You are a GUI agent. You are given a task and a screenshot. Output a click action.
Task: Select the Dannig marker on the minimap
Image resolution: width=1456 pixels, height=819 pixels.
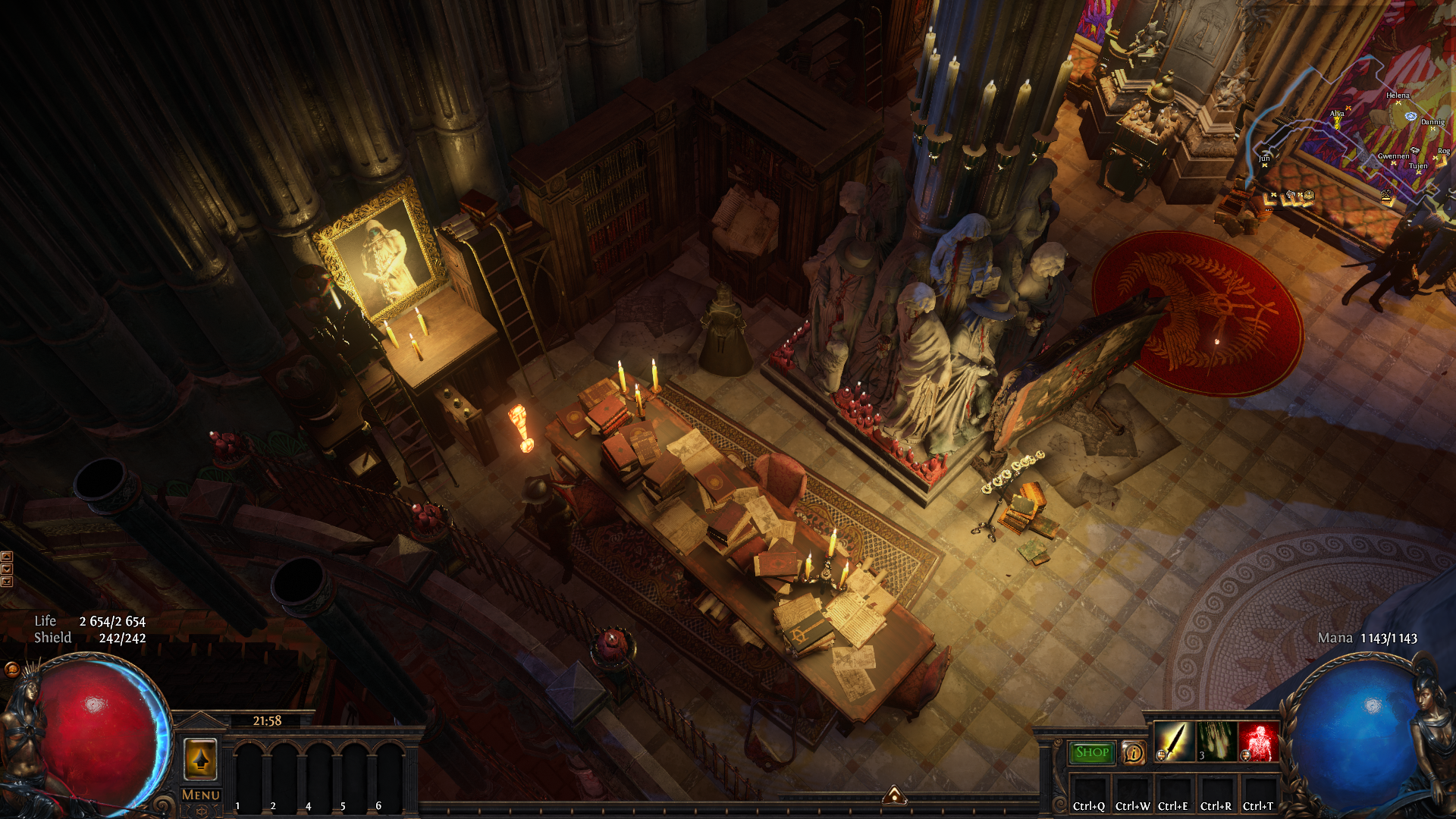pos(1432,128)
